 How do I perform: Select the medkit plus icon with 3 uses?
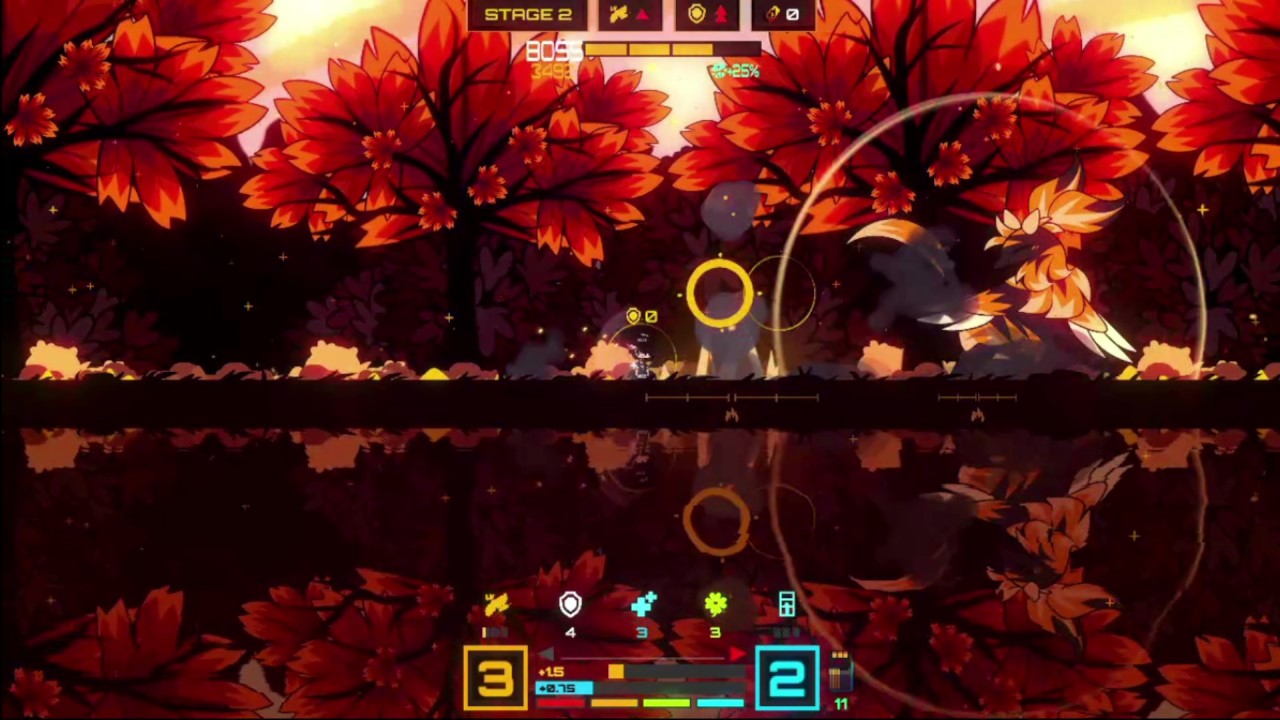(642, 602)
